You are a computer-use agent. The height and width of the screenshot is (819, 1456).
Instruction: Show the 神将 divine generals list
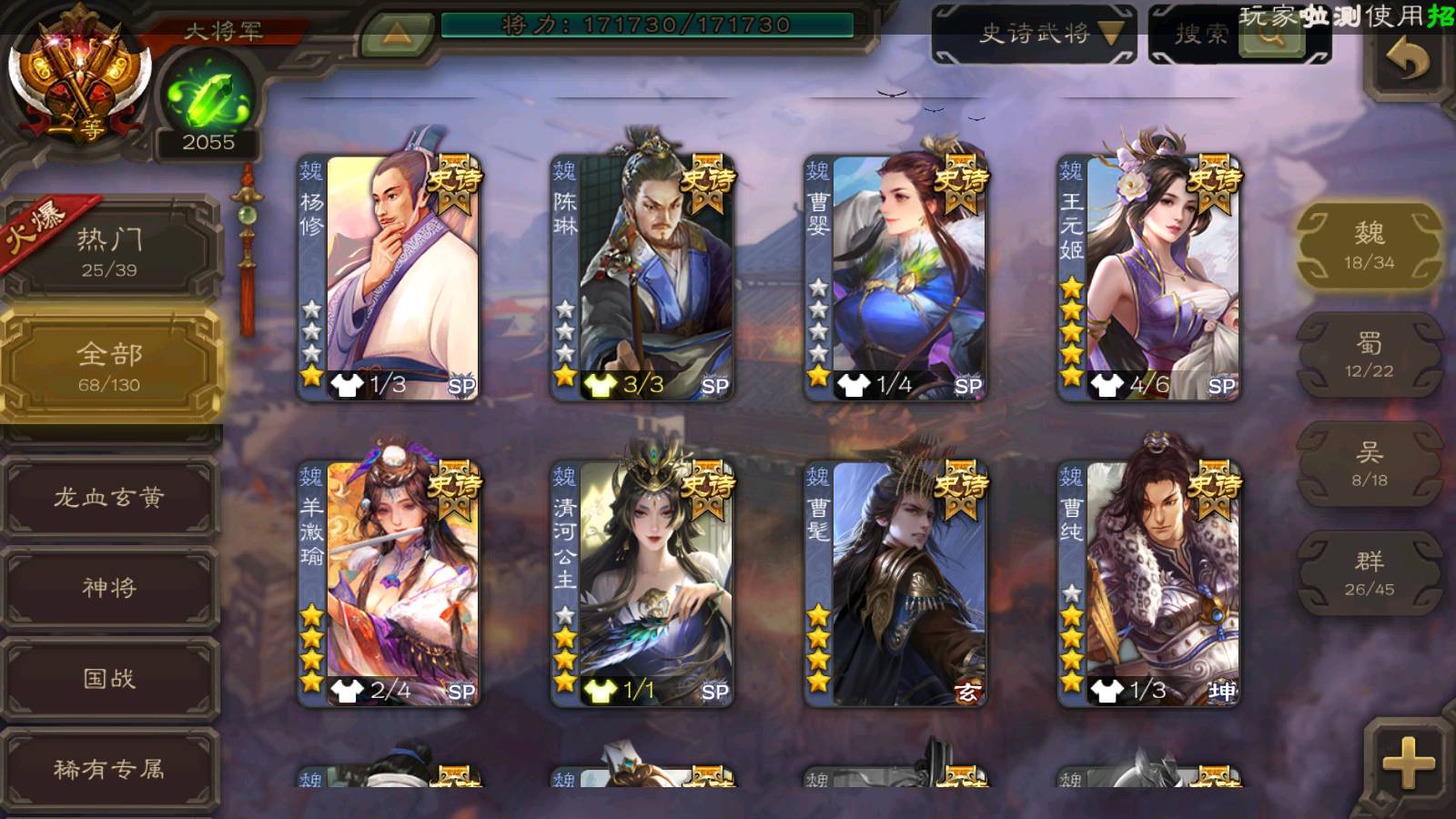point(109,587)
